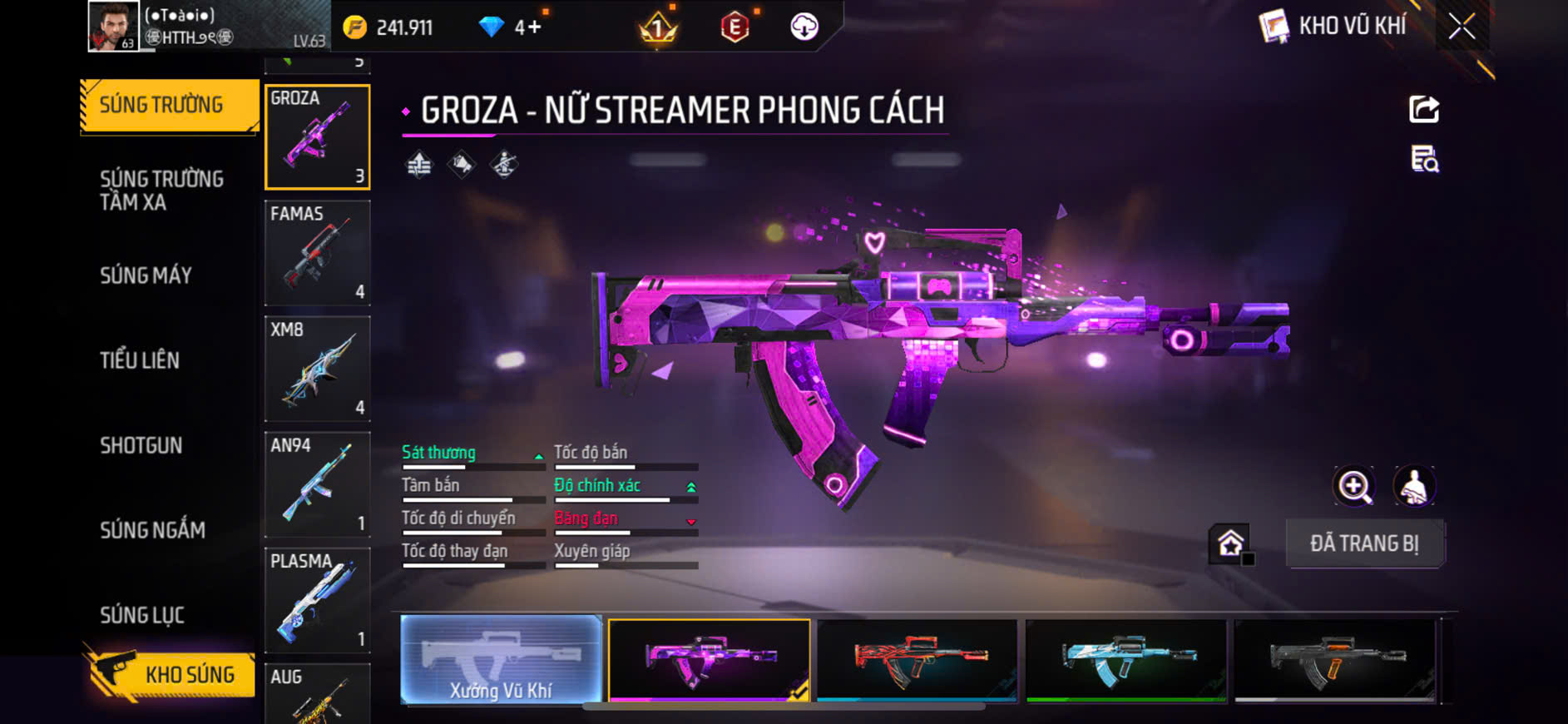The height and width of the screenshot is (724, 1568).
Task: Pick the dark gray Groza skin
Action: click(1335, 660)
